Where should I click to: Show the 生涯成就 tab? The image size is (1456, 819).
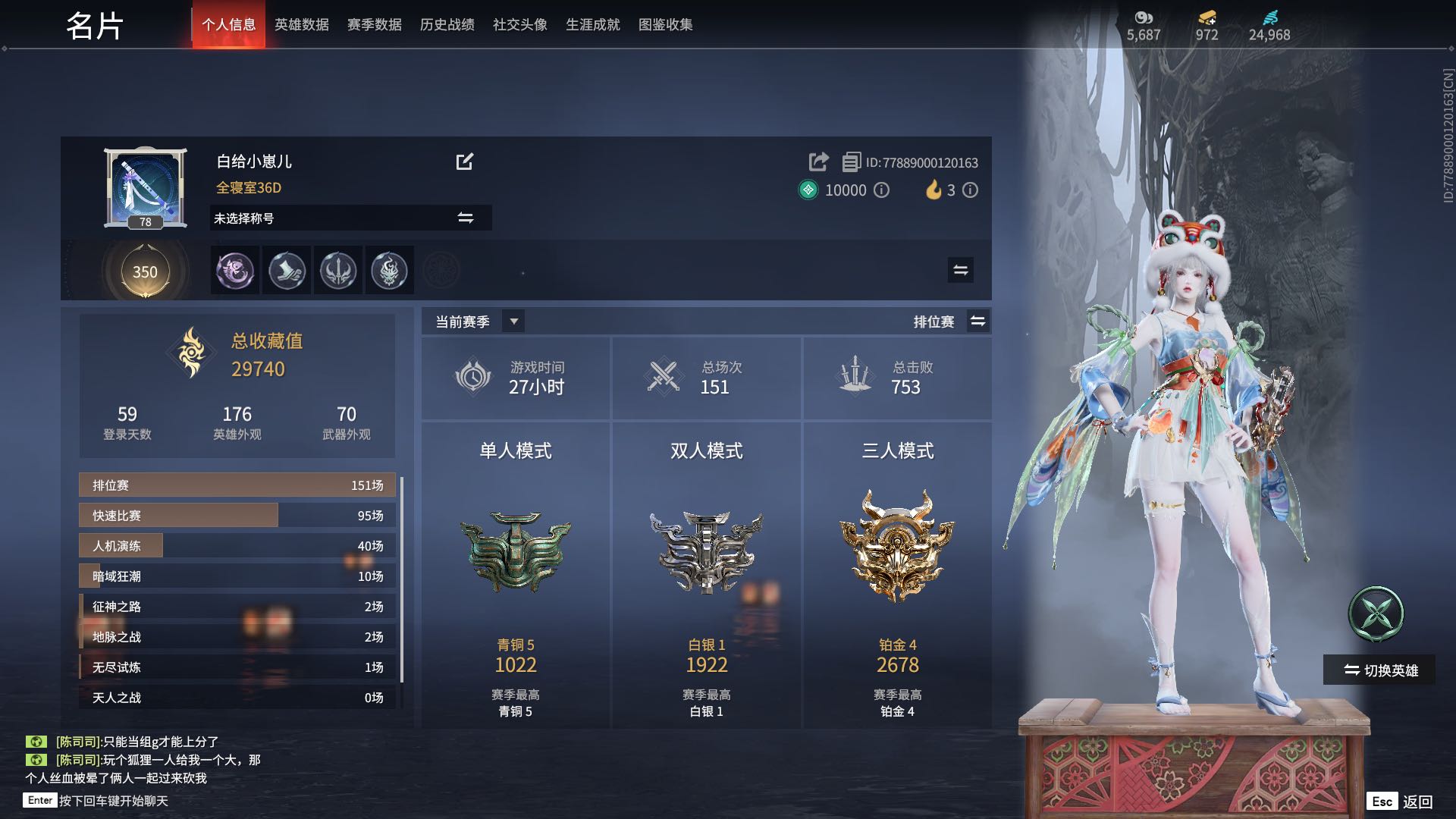592,25
